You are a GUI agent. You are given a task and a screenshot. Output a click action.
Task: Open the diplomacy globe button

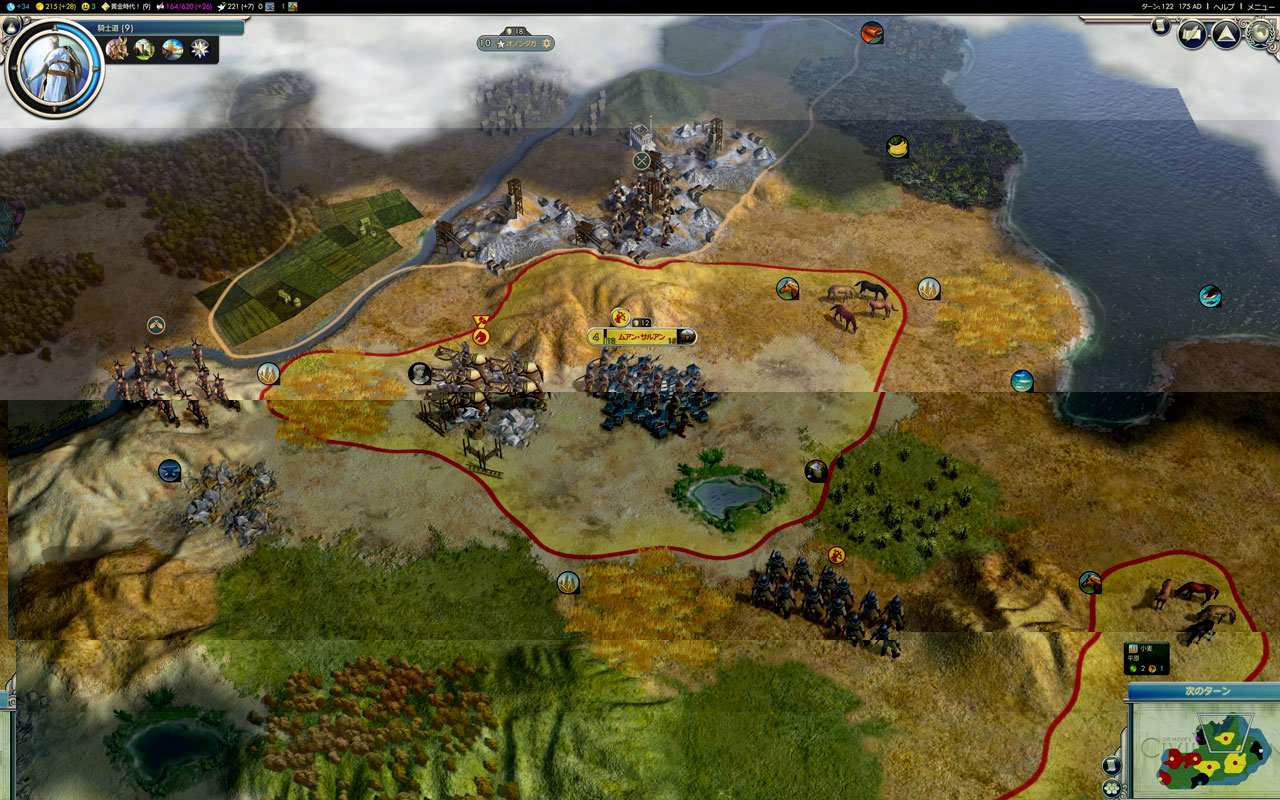pos(1258,35)
